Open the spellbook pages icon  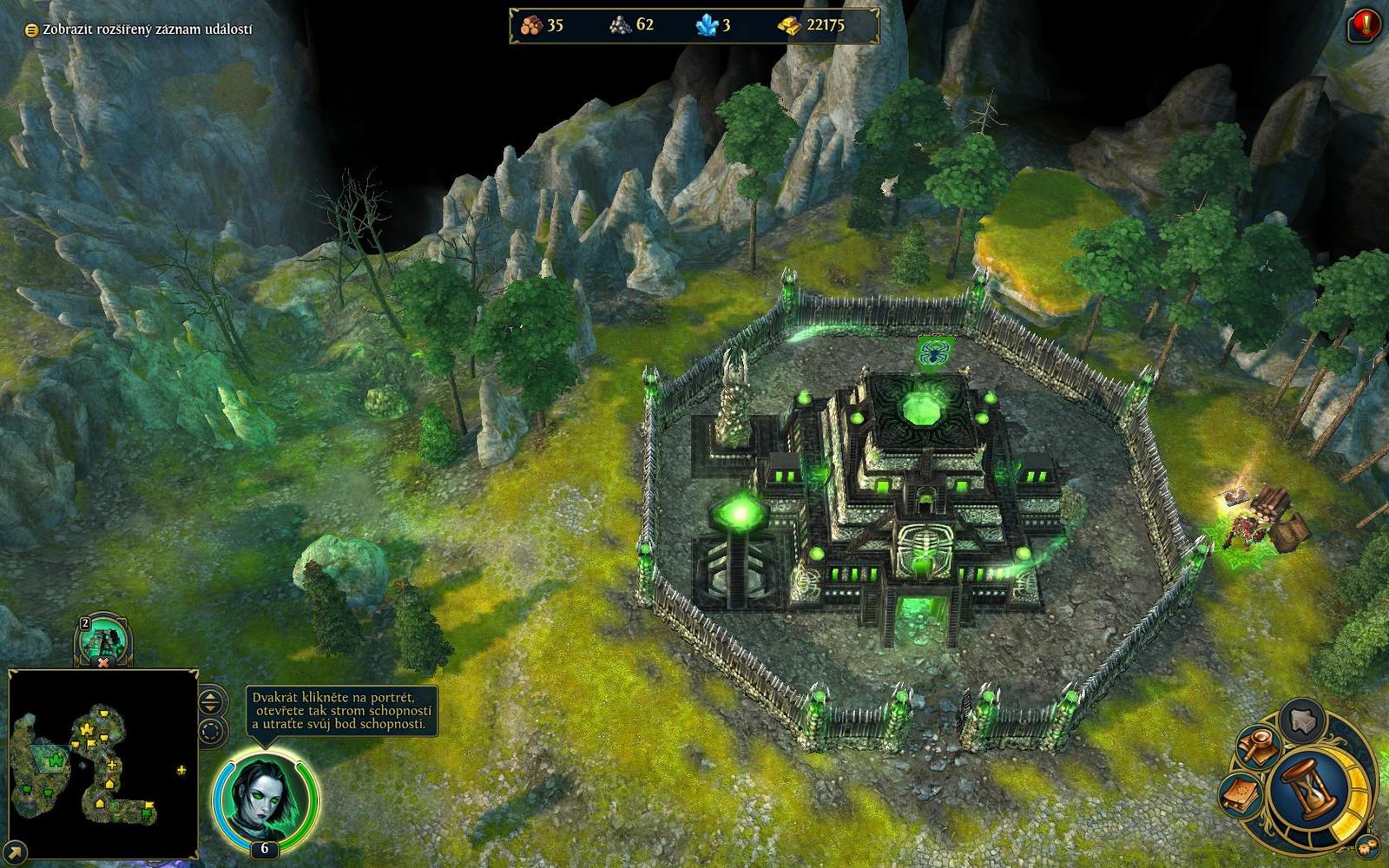pyautogui.click(x=1241, y=793)
